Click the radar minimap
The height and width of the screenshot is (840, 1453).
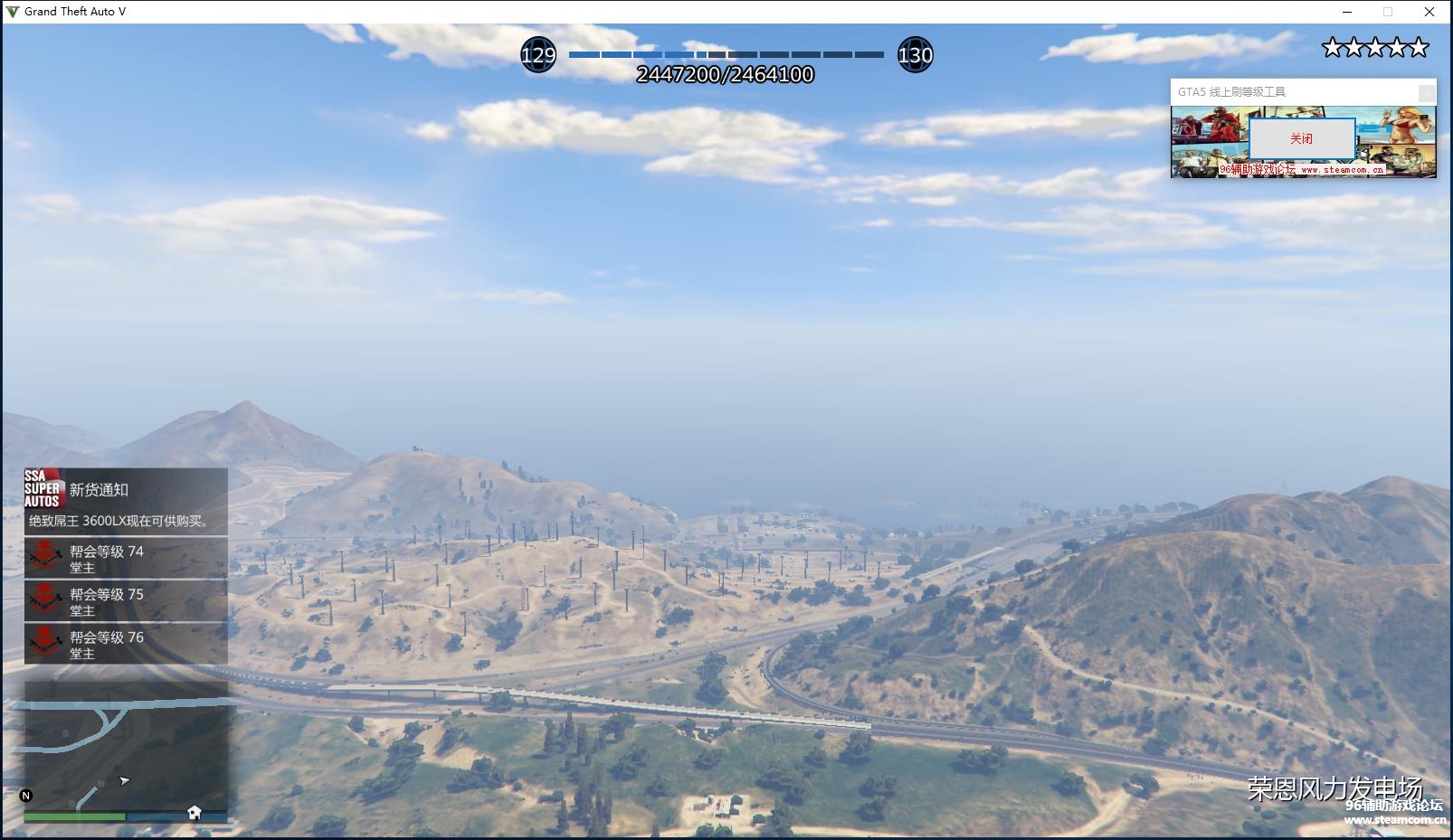(126, 746)
